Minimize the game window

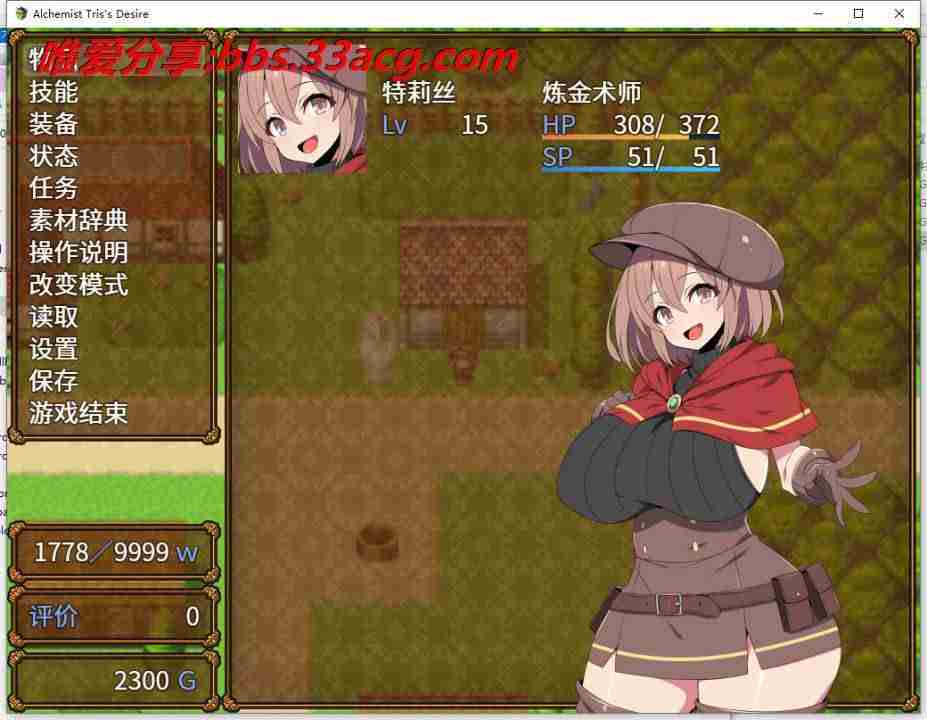tap(811, 14)
